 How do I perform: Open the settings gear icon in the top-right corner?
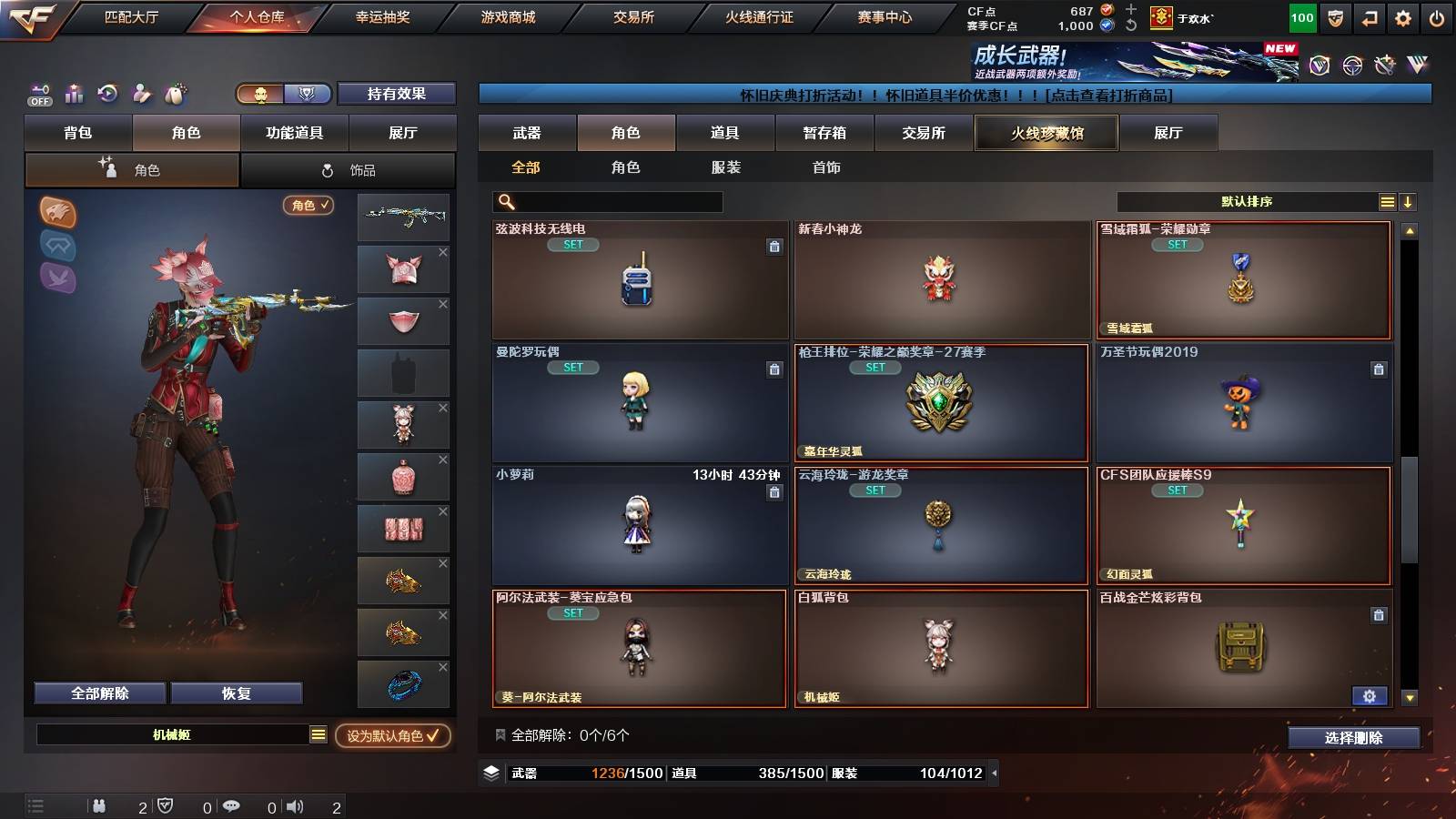(1400, 16)
